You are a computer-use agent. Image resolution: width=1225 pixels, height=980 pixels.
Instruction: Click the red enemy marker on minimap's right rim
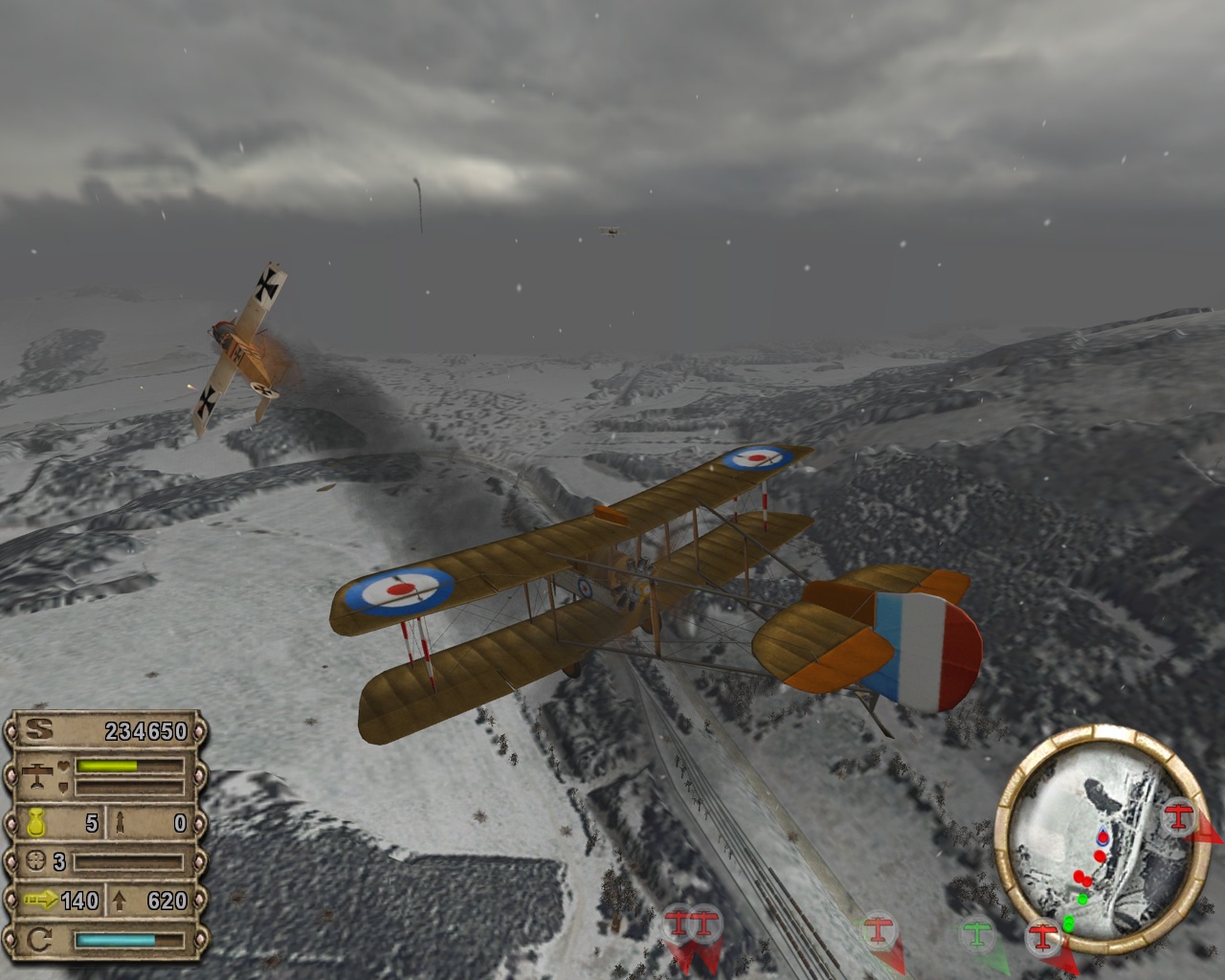click(x=1181, y=816)
